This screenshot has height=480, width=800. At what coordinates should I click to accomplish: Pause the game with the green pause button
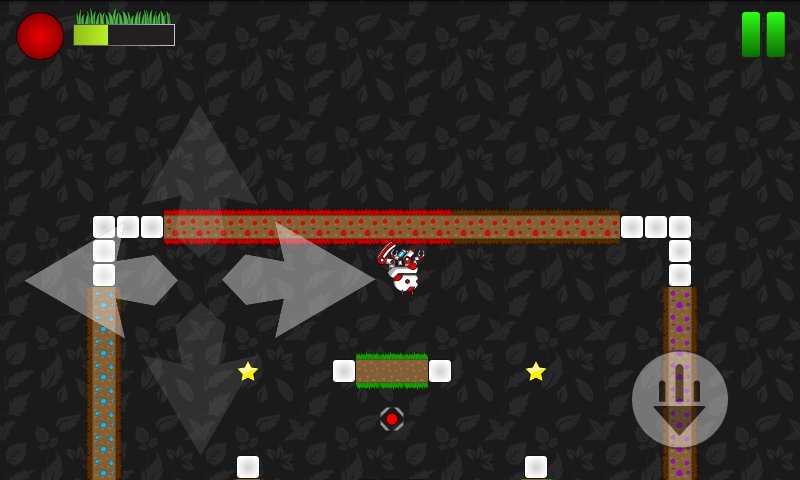763,34
